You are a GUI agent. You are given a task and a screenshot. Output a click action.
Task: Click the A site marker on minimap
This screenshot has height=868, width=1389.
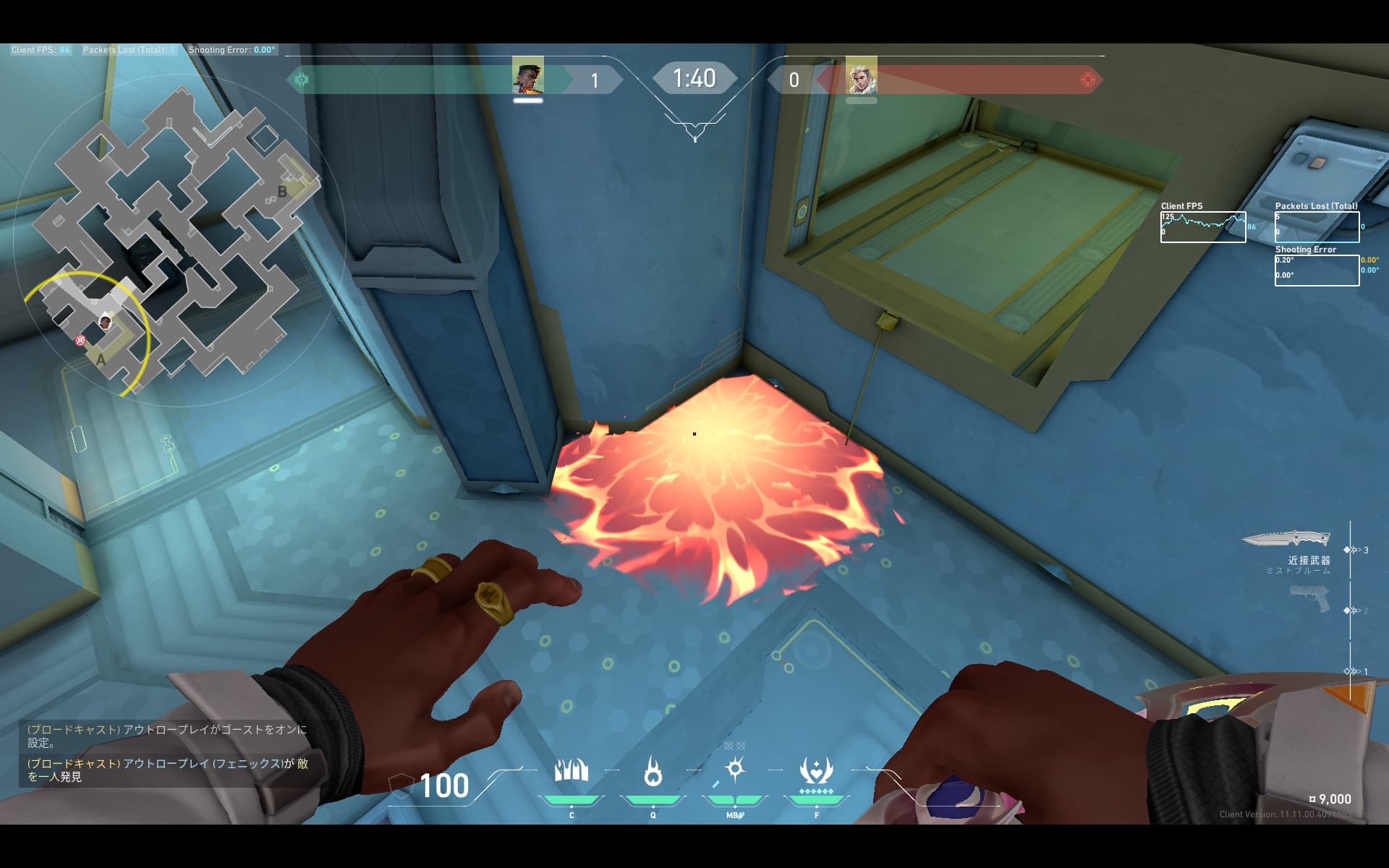point(101,359)
